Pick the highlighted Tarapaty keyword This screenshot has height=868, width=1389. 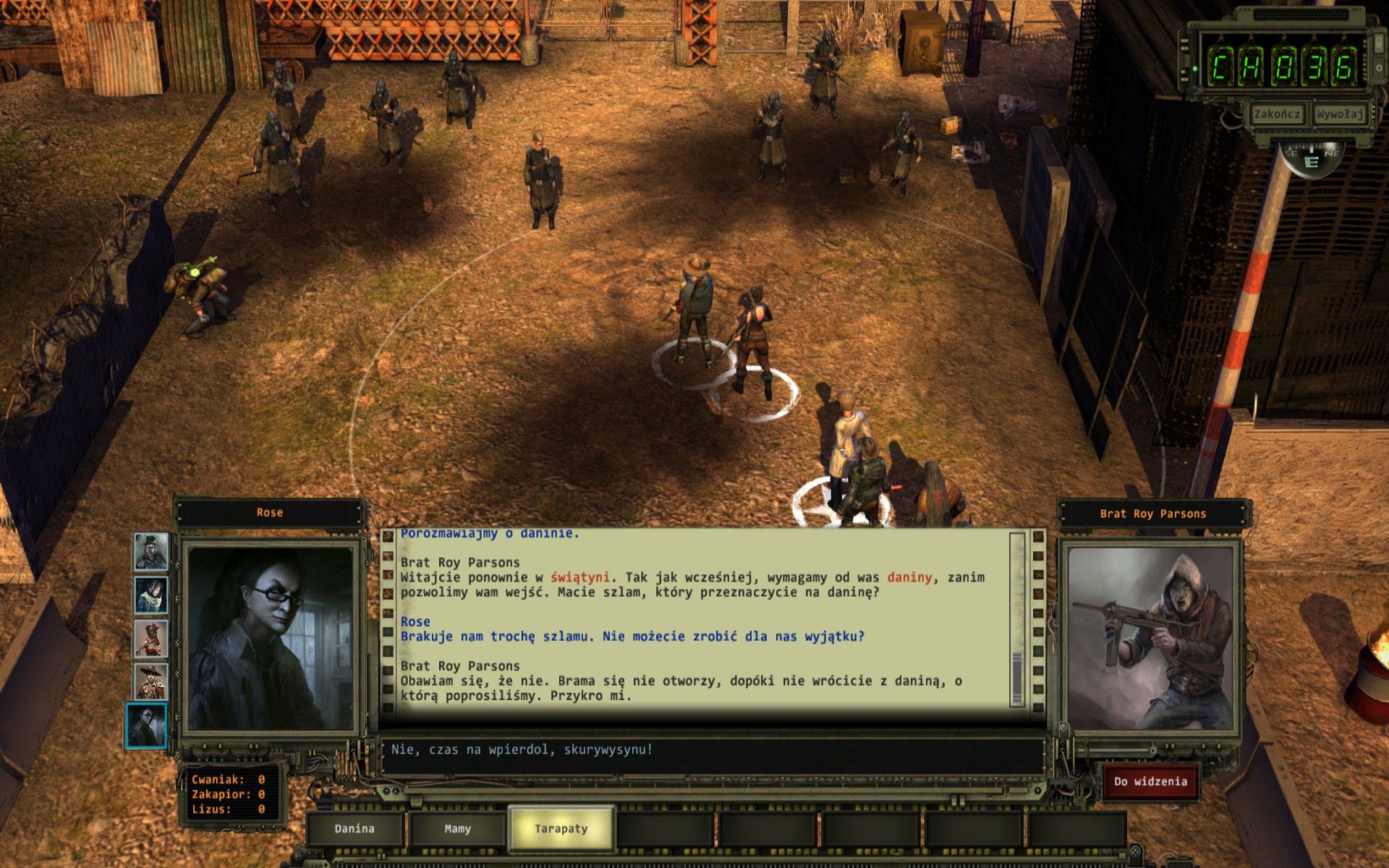tap(561, 829)
